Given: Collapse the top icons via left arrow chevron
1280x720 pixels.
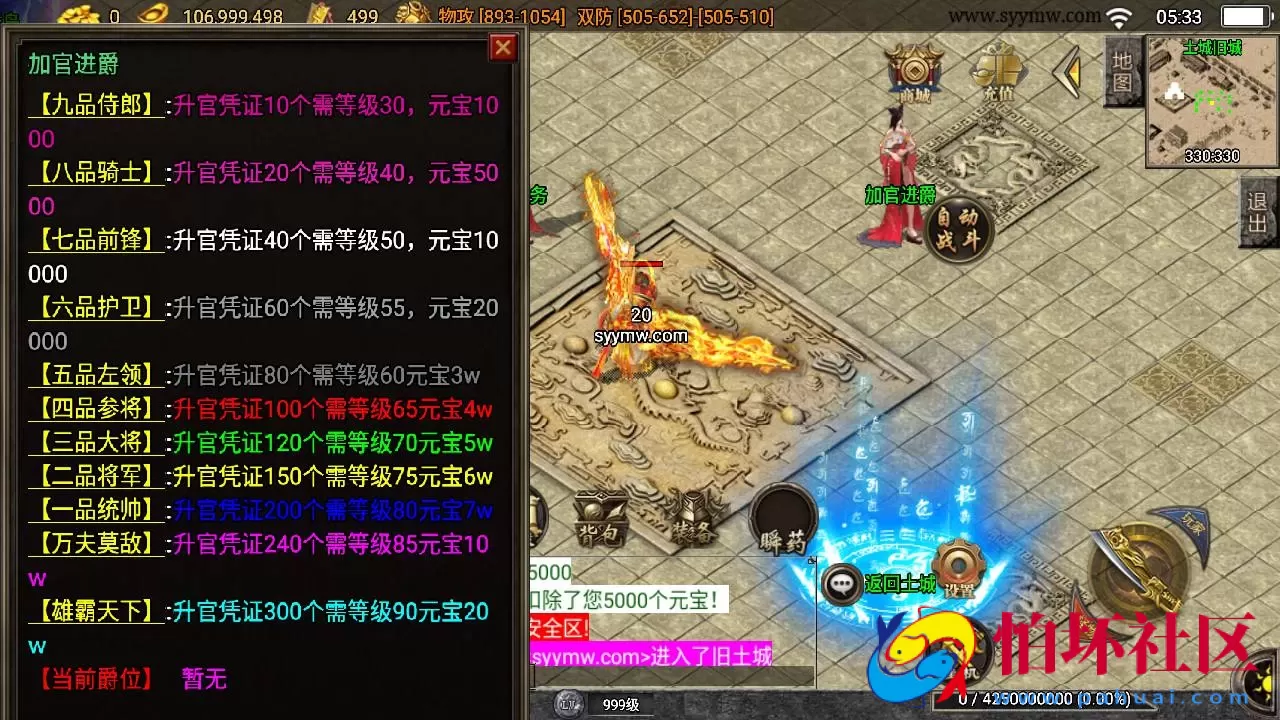Looking at the screenshot, I should coord(1066,70).
